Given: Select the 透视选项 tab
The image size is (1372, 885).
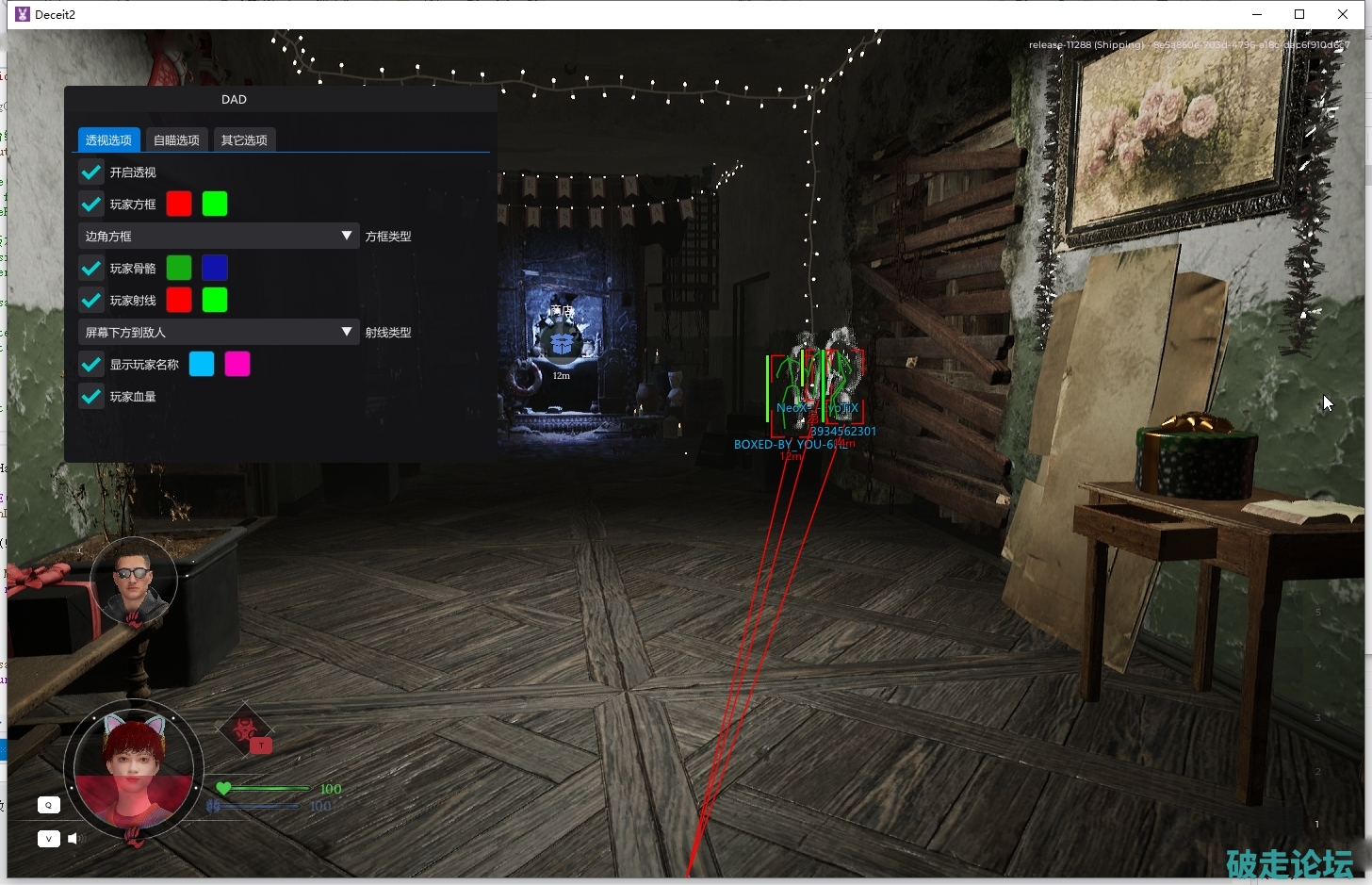Looking at the screenshot, I should pyautogui.click(x=108, y=140).
